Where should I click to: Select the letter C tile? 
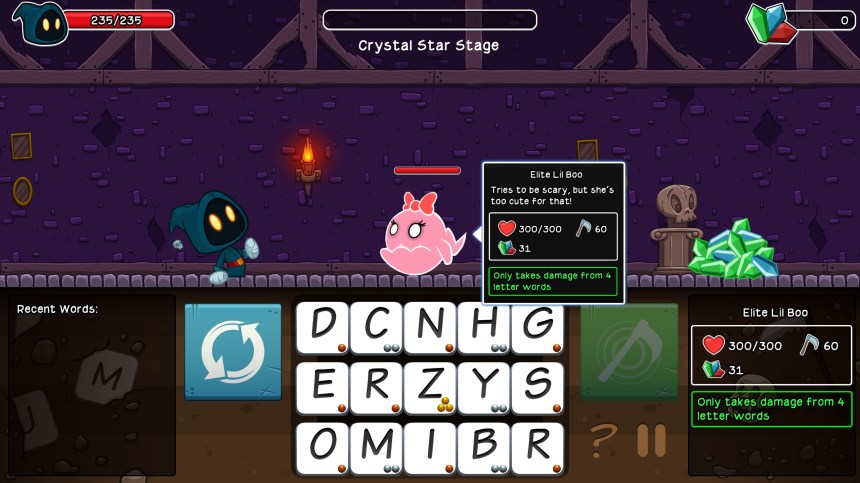(376, 327)
